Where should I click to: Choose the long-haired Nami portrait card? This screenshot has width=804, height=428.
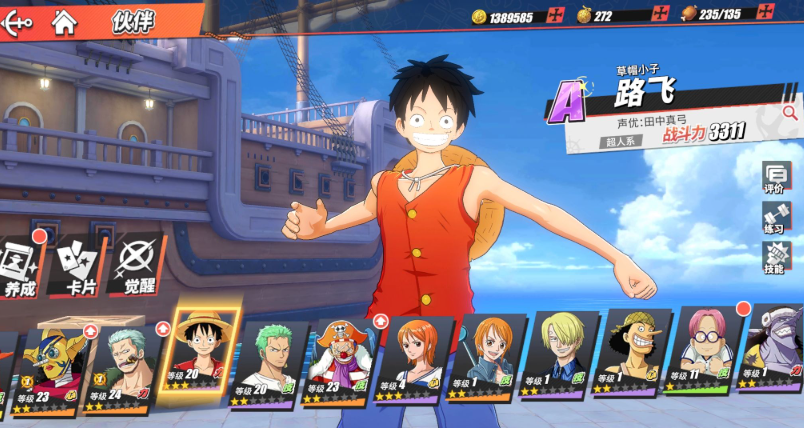[x=411, y=360]
